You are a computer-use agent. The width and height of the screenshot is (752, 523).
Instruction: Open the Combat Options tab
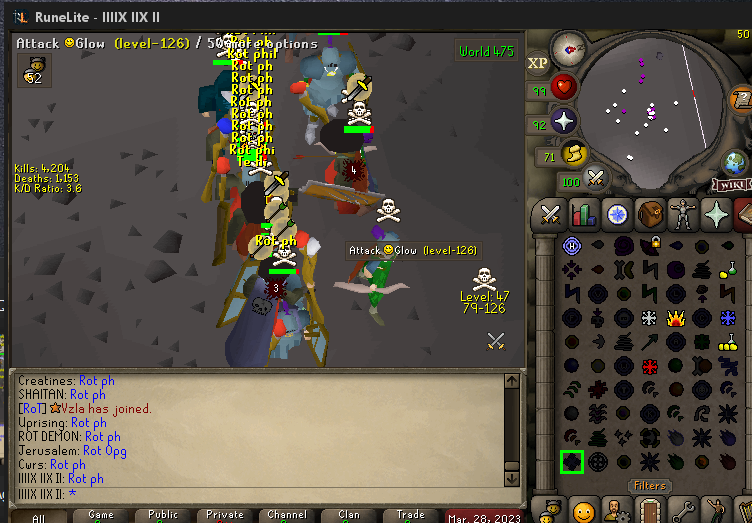pyautogui.click(x=549, y=214)
